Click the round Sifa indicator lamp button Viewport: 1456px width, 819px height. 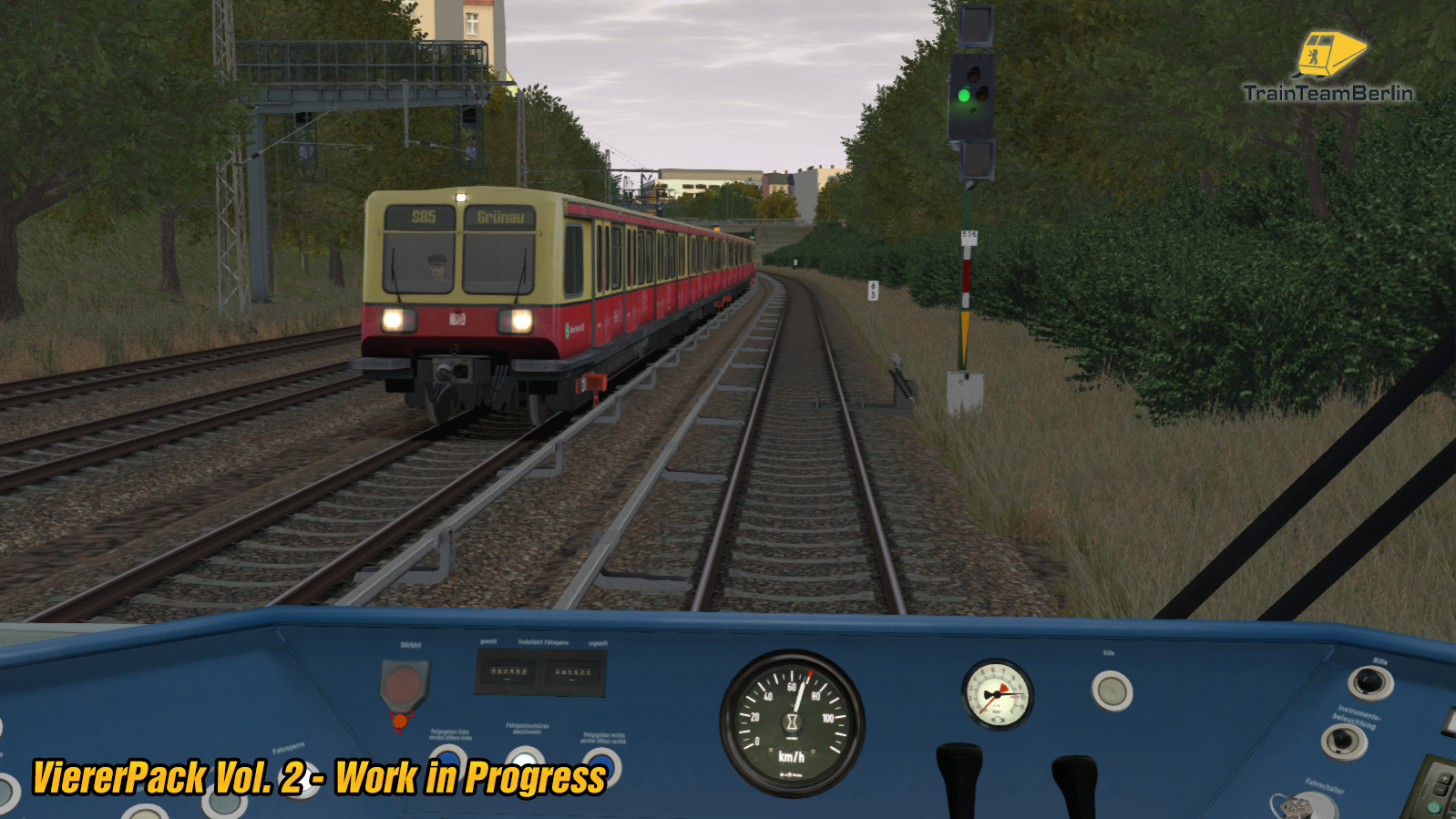pyautogui.click(x=1112, y=690)
